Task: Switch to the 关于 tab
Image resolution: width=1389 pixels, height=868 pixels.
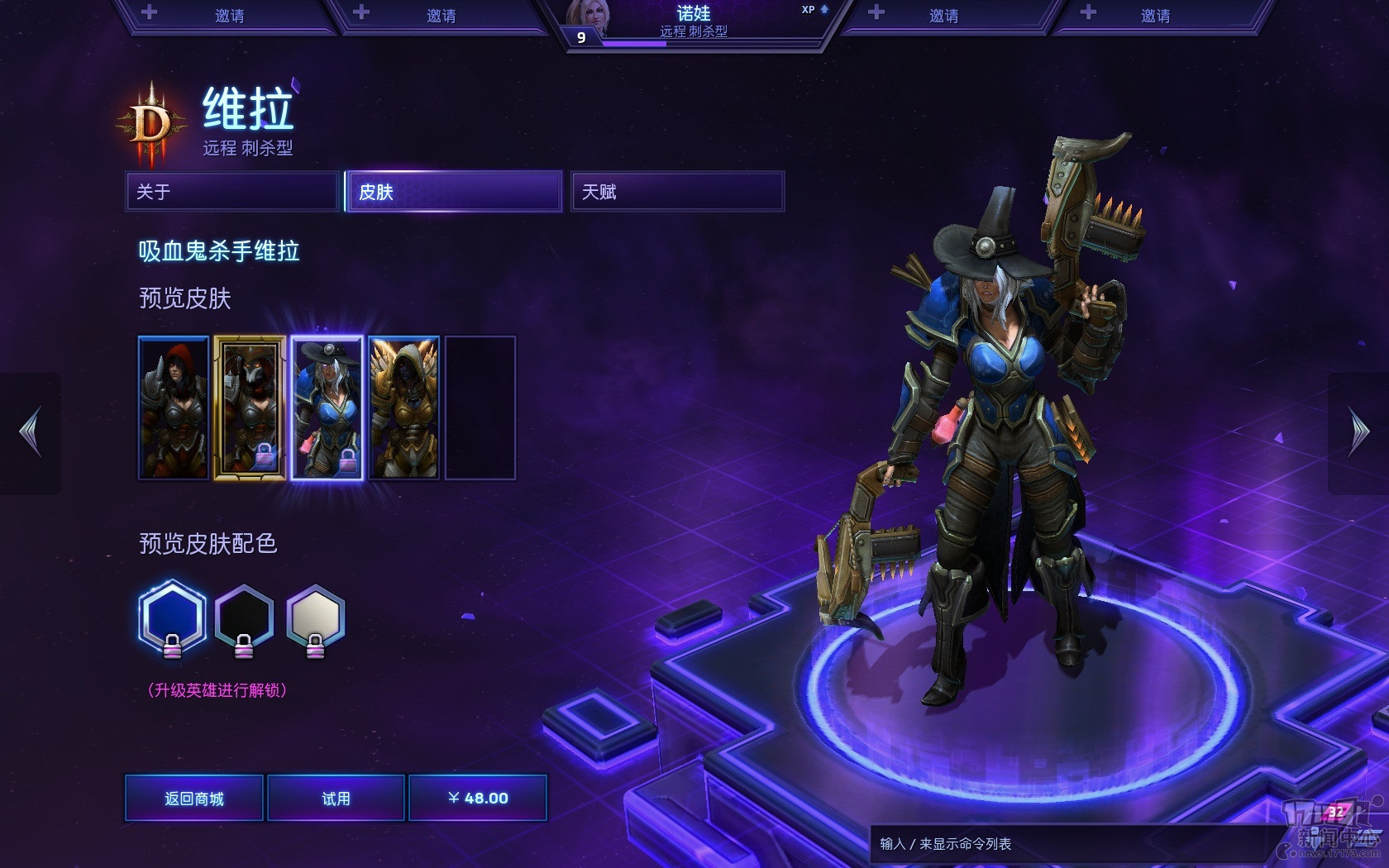Action: click(232, 192)
